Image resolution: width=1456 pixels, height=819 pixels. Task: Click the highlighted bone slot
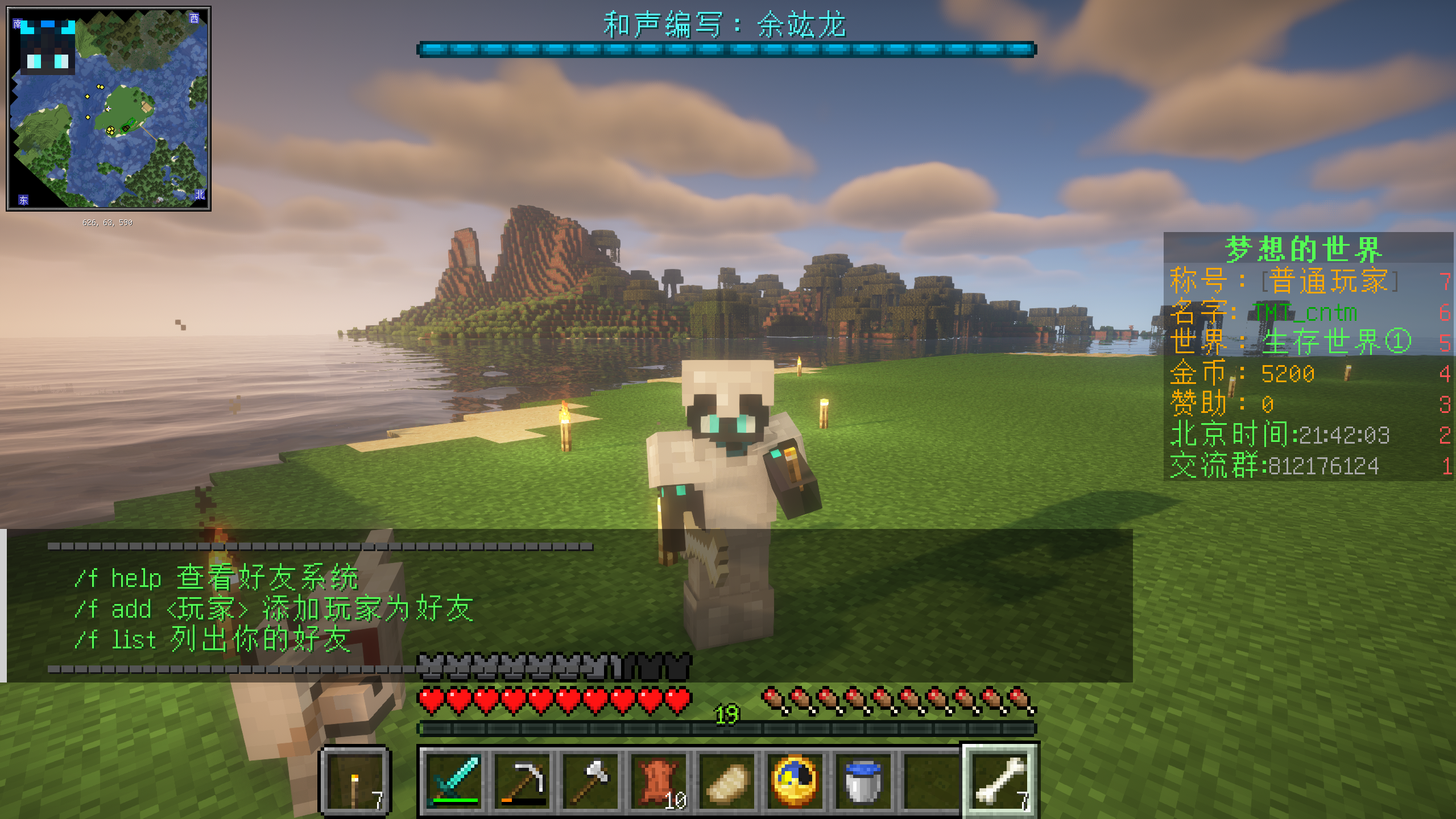pyautogui.click(x=1000, y=780)
